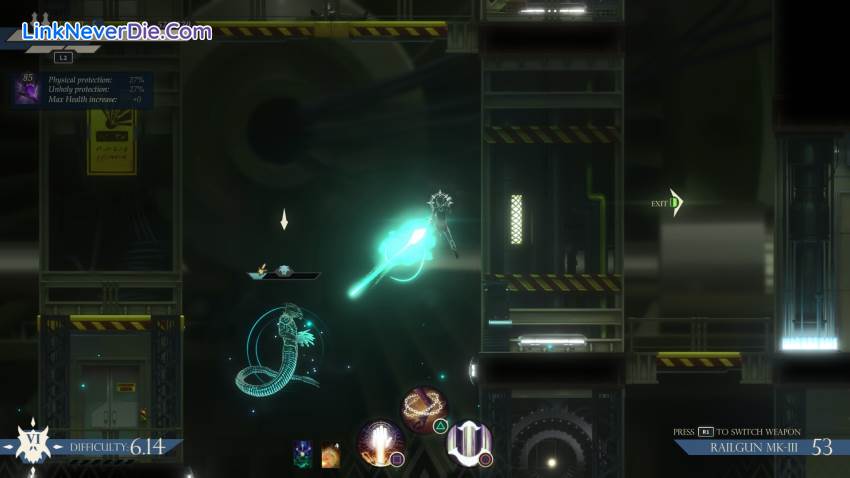Select the orange fiery item card
Screen dimensions: 850x478
330,455
